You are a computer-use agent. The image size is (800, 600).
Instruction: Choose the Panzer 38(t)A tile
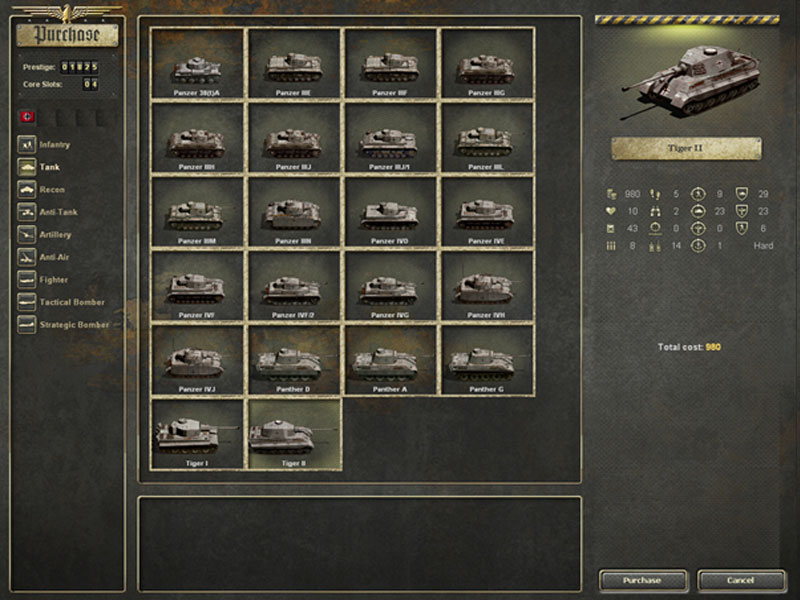[197, 63]
